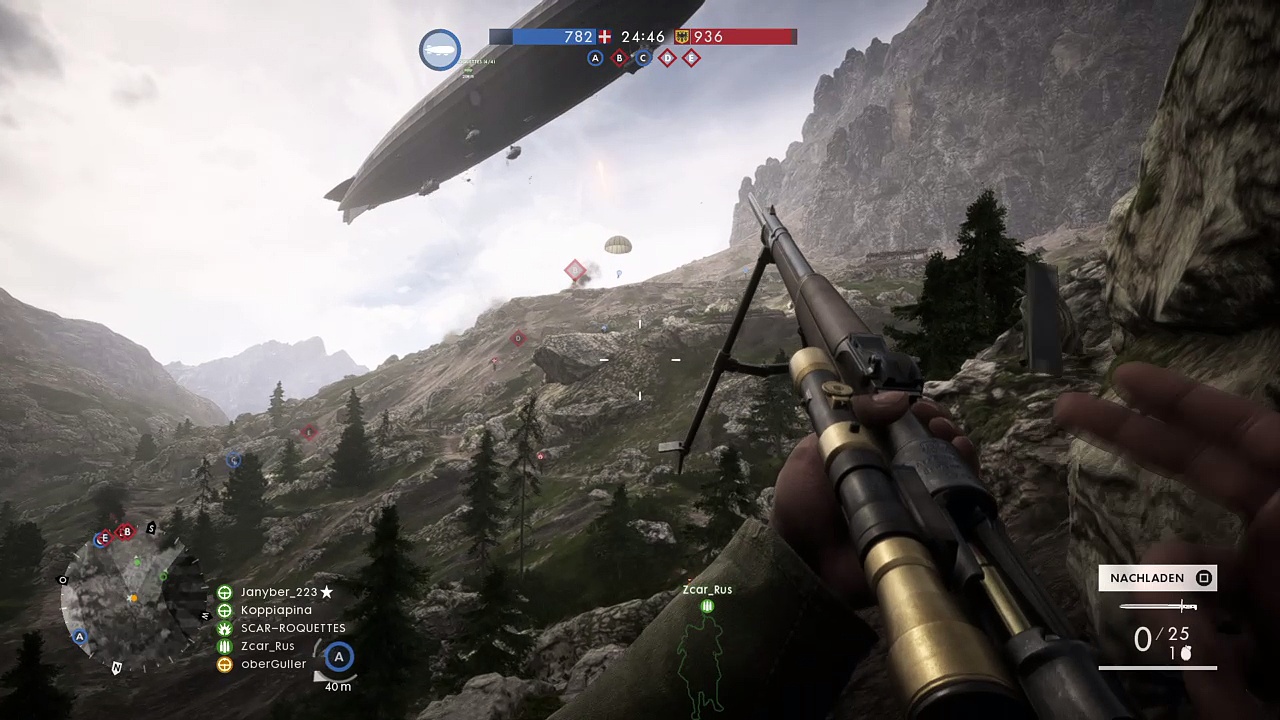Click Zcar_Rus in the squad list
Screen dimensions: 1280x720
tap(267, 646)
